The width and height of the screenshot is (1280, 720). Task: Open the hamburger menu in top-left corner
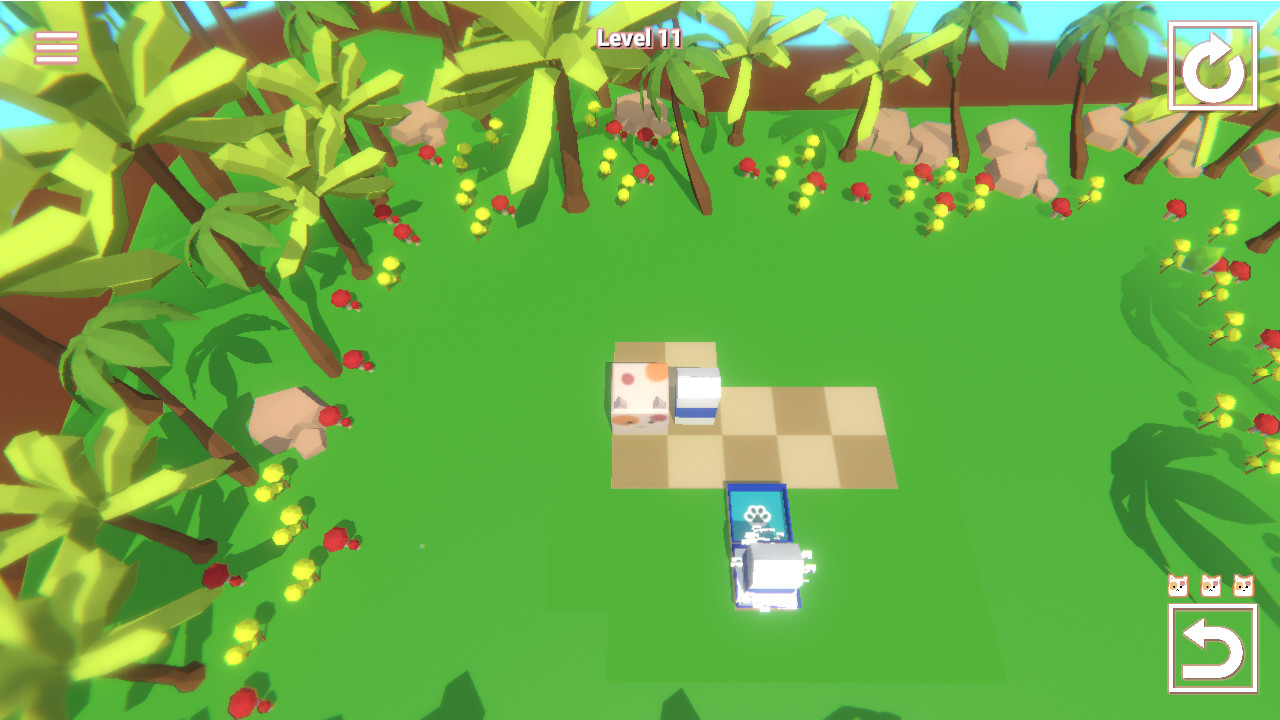55,44
